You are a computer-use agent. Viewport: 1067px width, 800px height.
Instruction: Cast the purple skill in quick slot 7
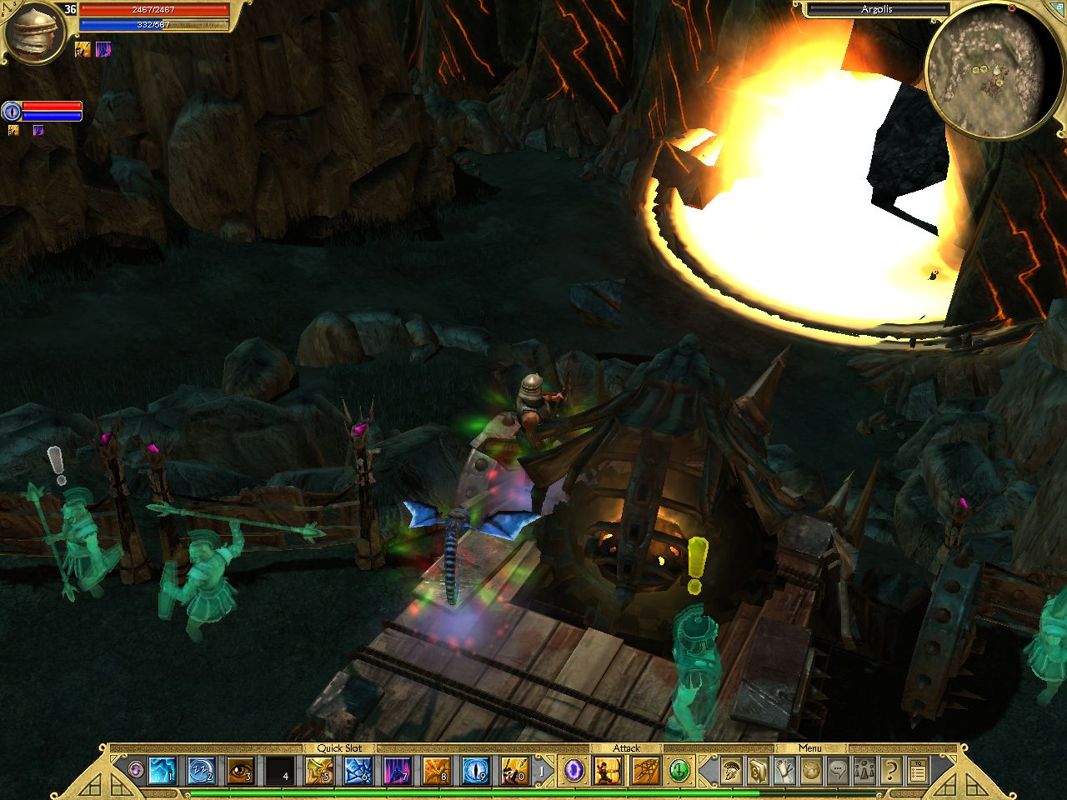coord(397,771)
